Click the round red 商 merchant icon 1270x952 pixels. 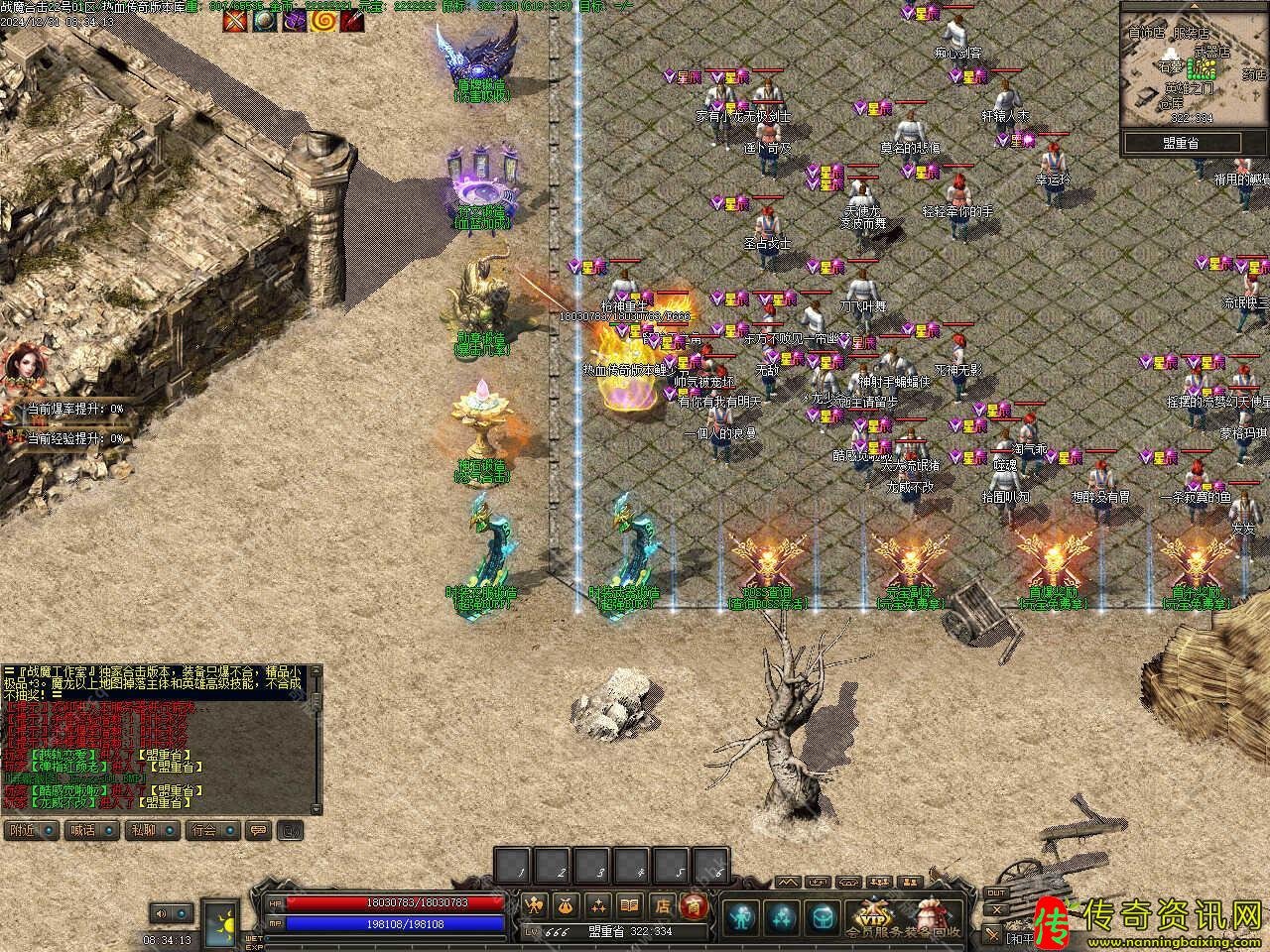pyautogui.click(x=696, y=907)
